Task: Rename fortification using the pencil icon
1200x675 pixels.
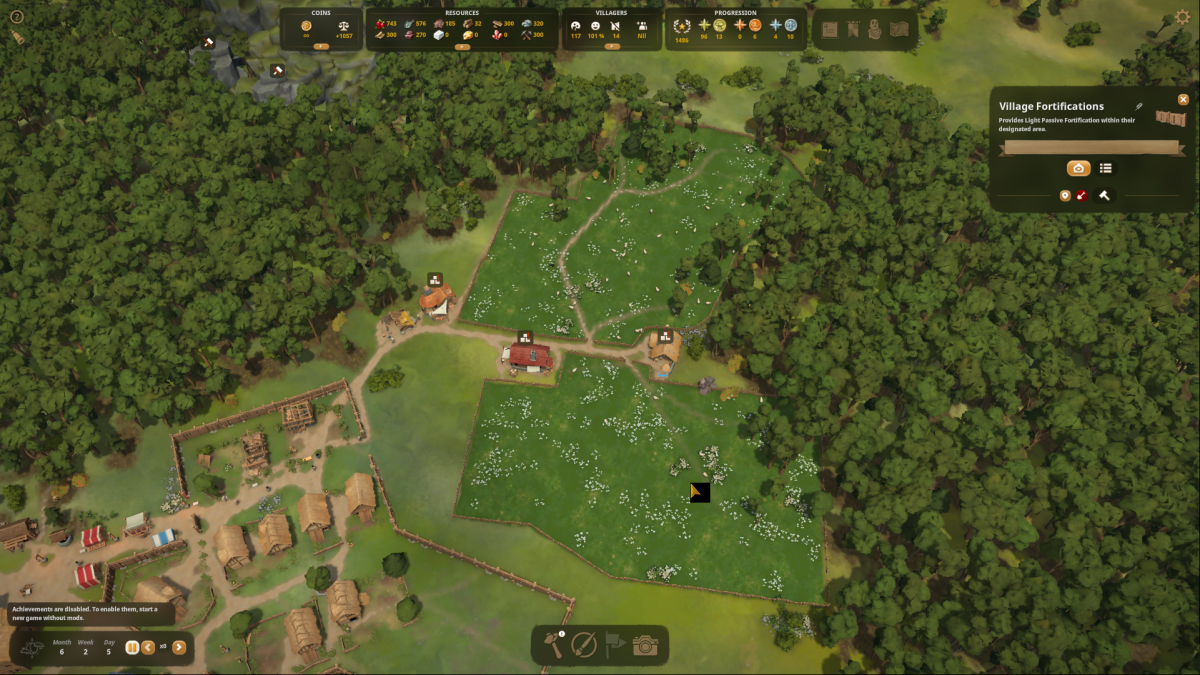Action: (x=1138, y=106)
